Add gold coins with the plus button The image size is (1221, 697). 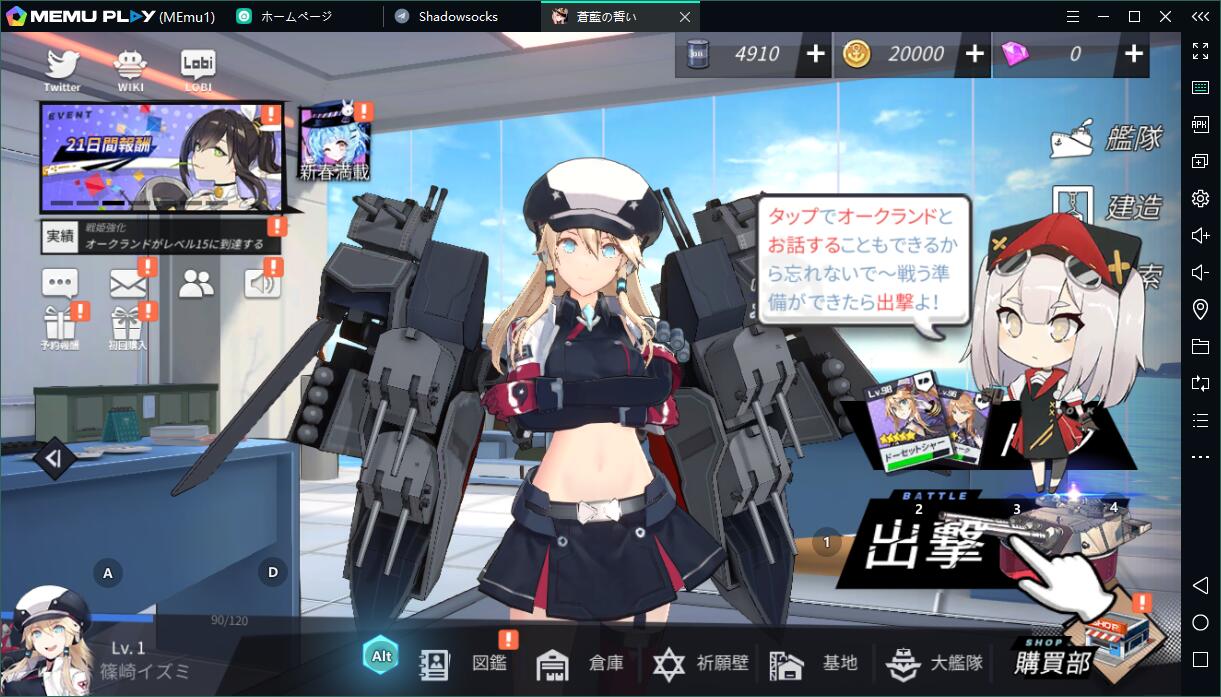(x=975, y=54)
